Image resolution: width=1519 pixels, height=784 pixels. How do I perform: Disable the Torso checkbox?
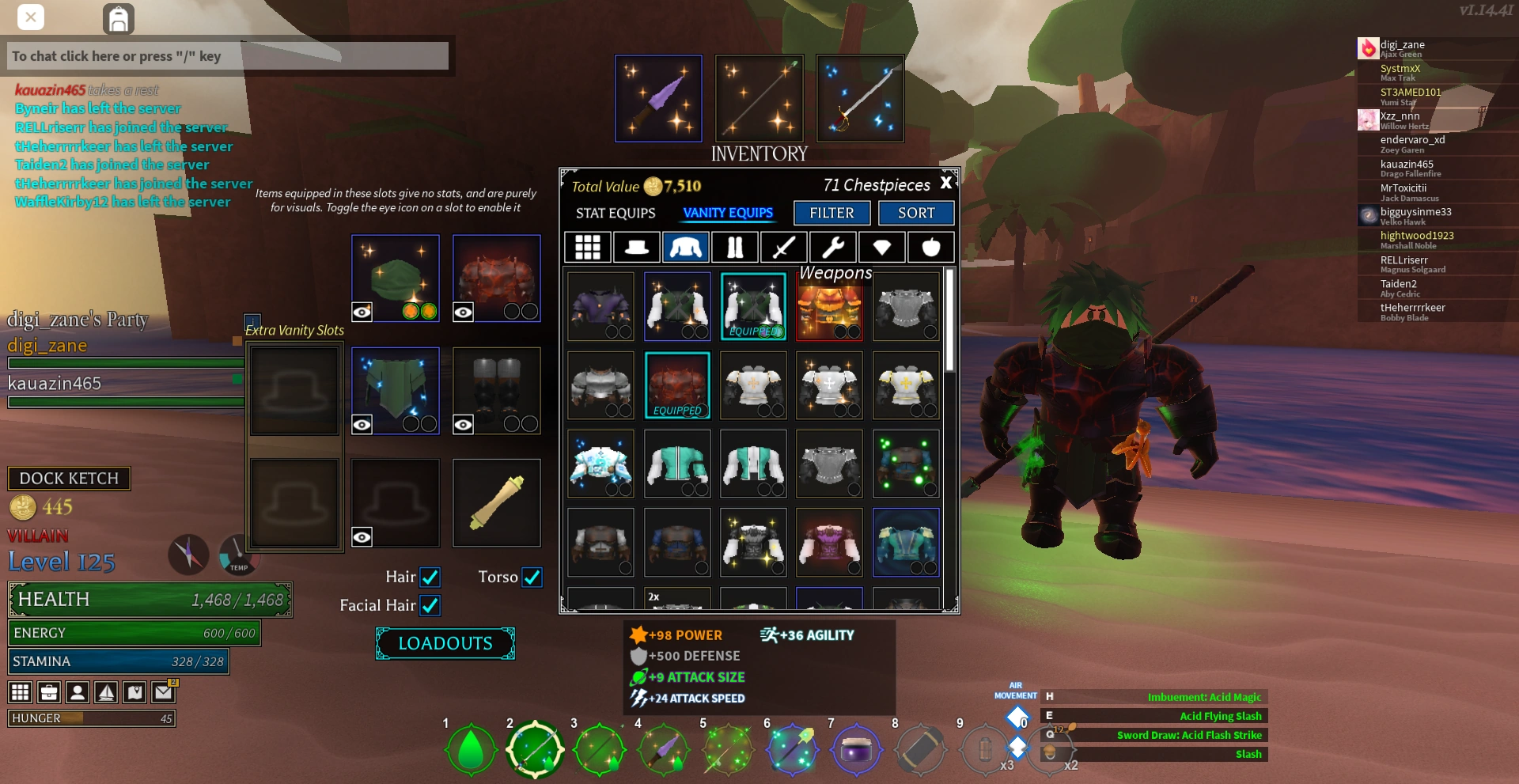tap(534, 577)
